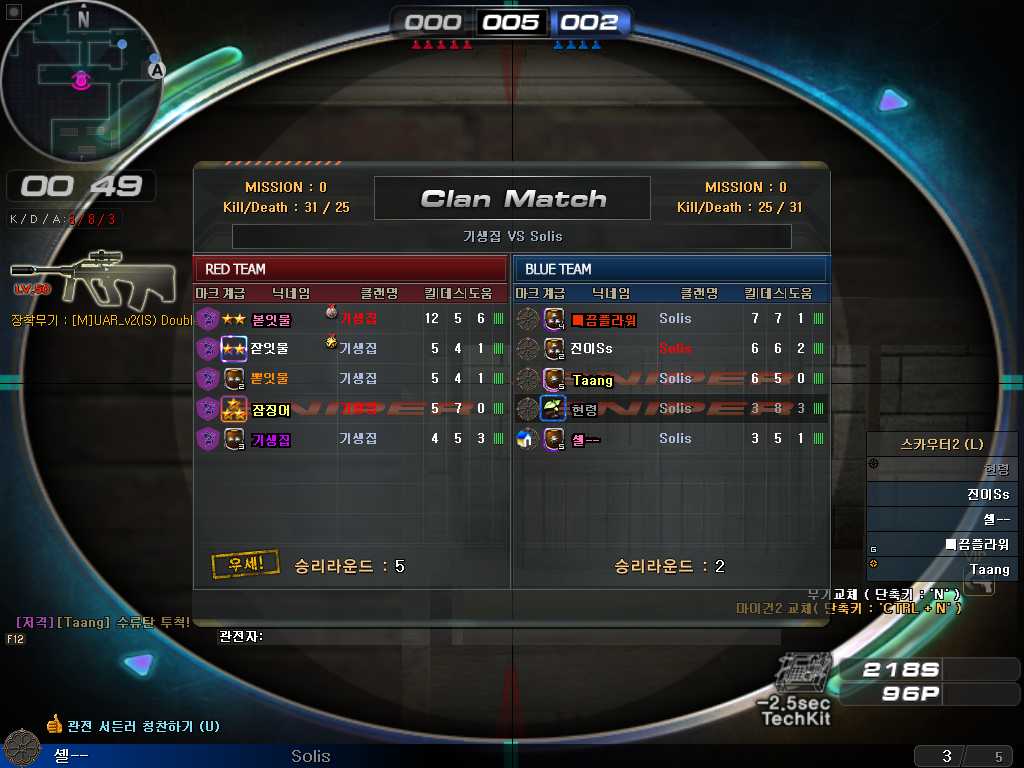Click the sprout rank icon beside 현령
1024x768 pixels.
point(553,408)
